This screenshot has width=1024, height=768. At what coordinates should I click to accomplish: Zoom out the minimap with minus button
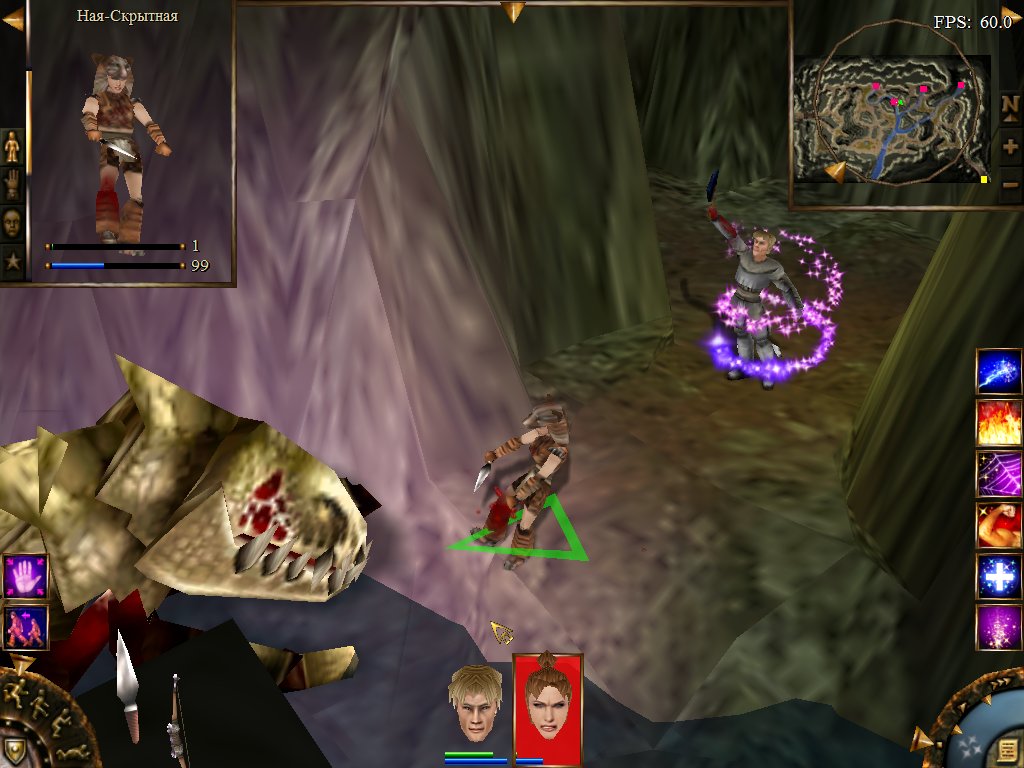pyautogui.click(x=1010, y=184)
